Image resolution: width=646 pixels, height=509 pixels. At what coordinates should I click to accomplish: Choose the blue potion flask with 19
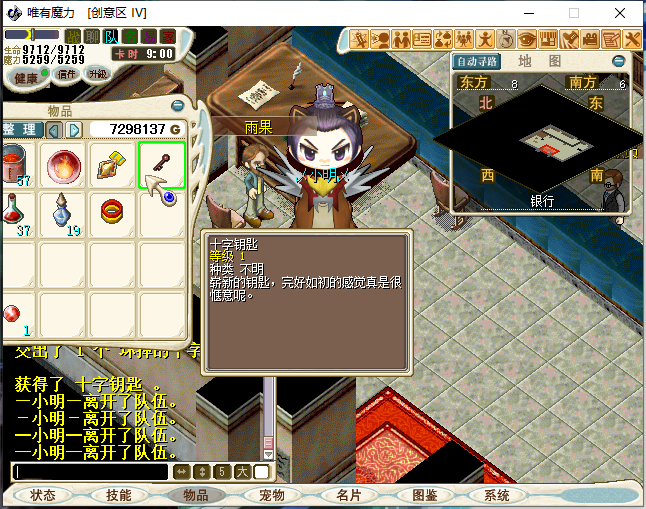coord(65,213)
